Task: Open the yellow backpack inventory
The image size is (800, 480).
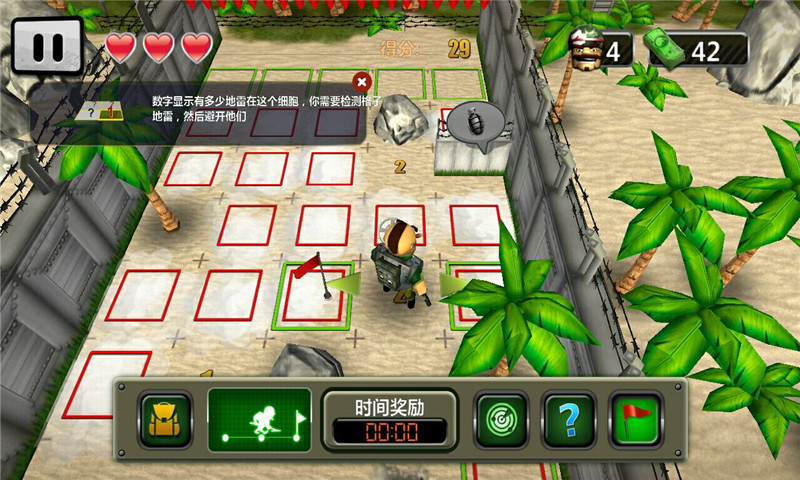Action: [x=166, y=419]
